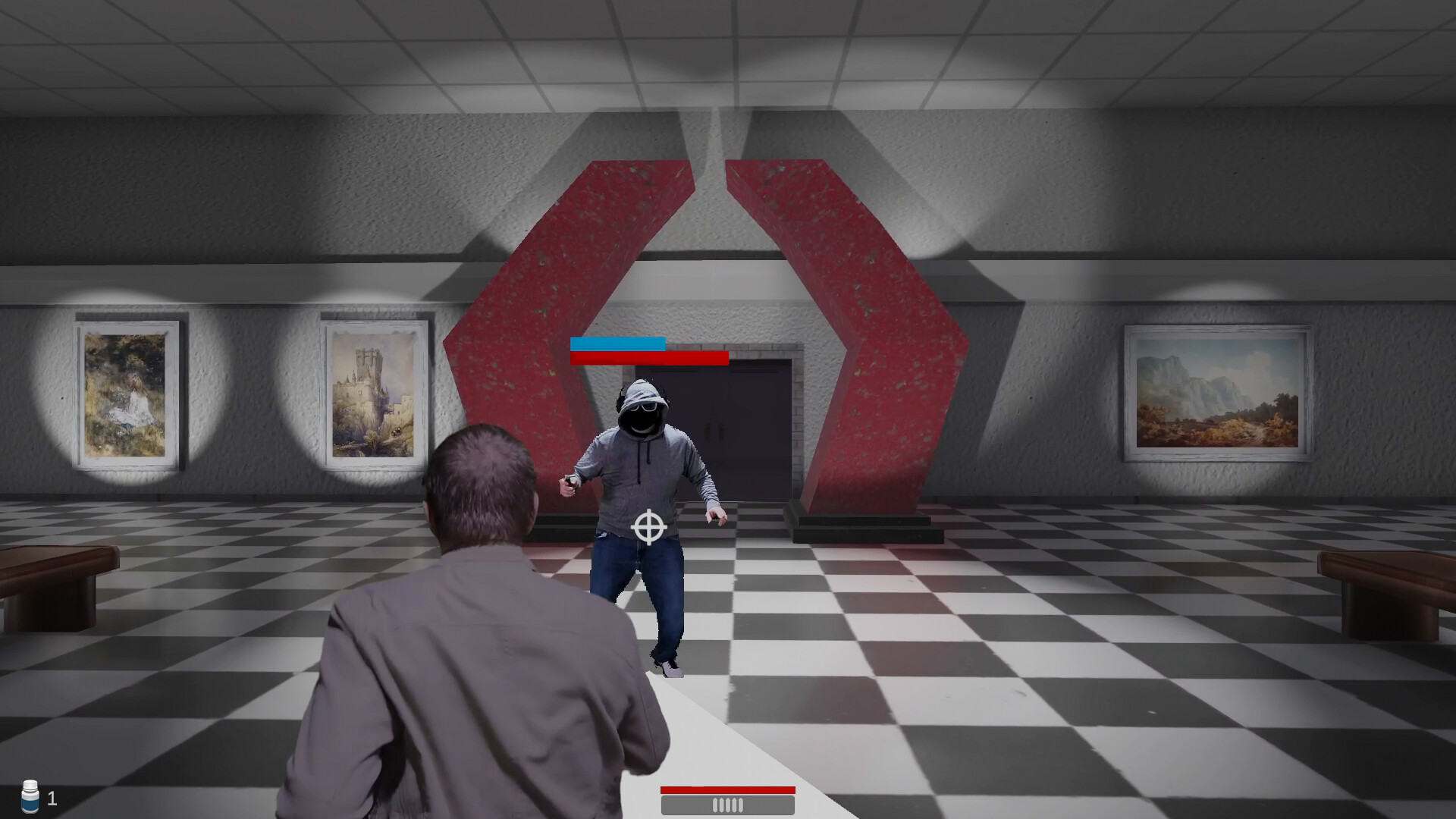Image resolution: width=1456 pixels, height=819 pixels.
Task: Click the pill count "1" label
Action: click(x=52, y=797)
